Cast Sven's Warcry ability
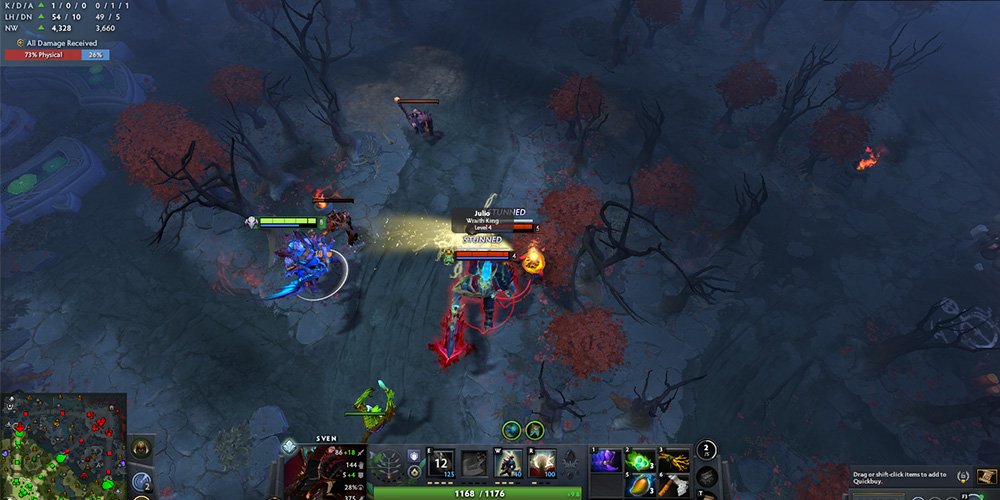This screenshot has height=500, width=1000. click(508, 463)
